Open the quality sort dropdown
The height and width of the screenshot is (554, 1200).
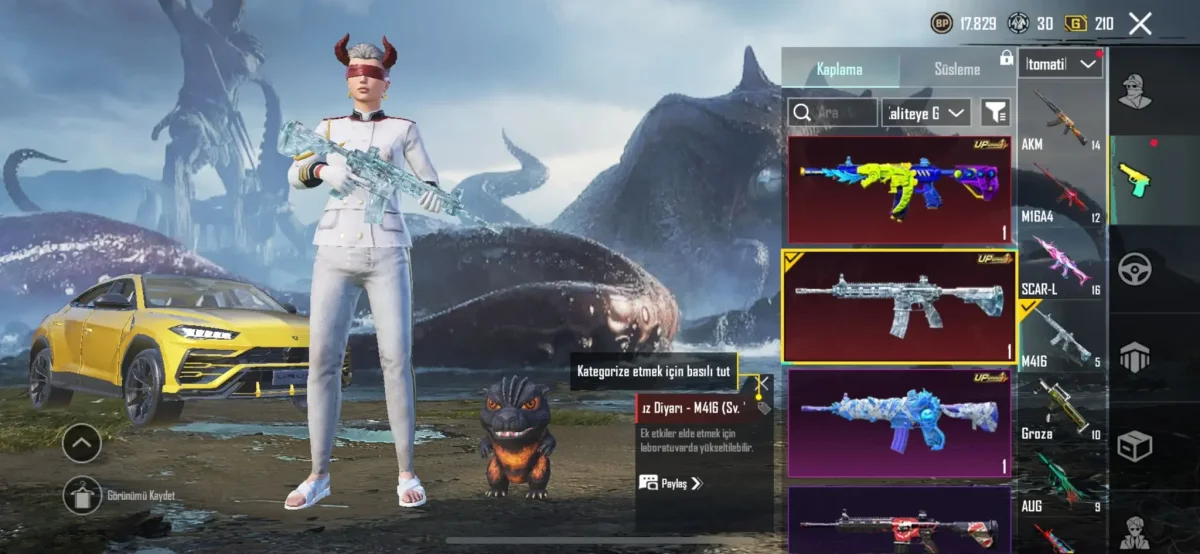point(927,112)
